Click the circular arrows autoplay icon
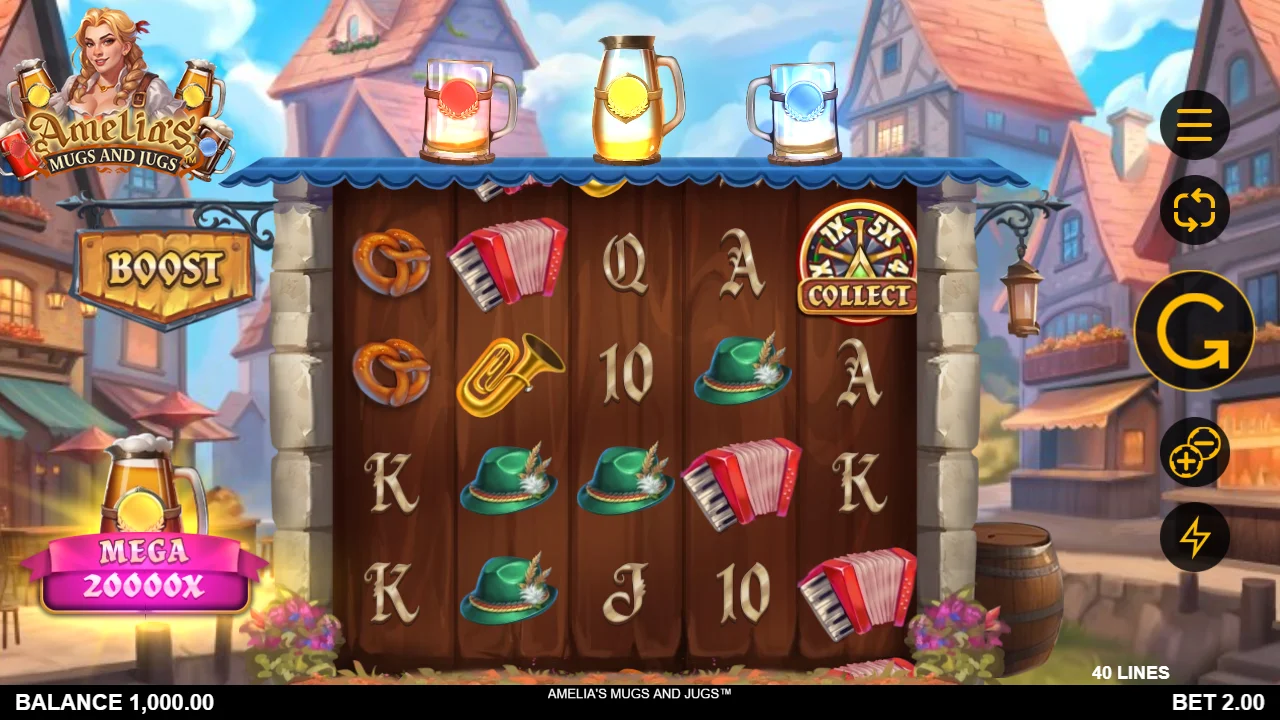Viewport: 1280px width, 720px height. point(1195,210)
